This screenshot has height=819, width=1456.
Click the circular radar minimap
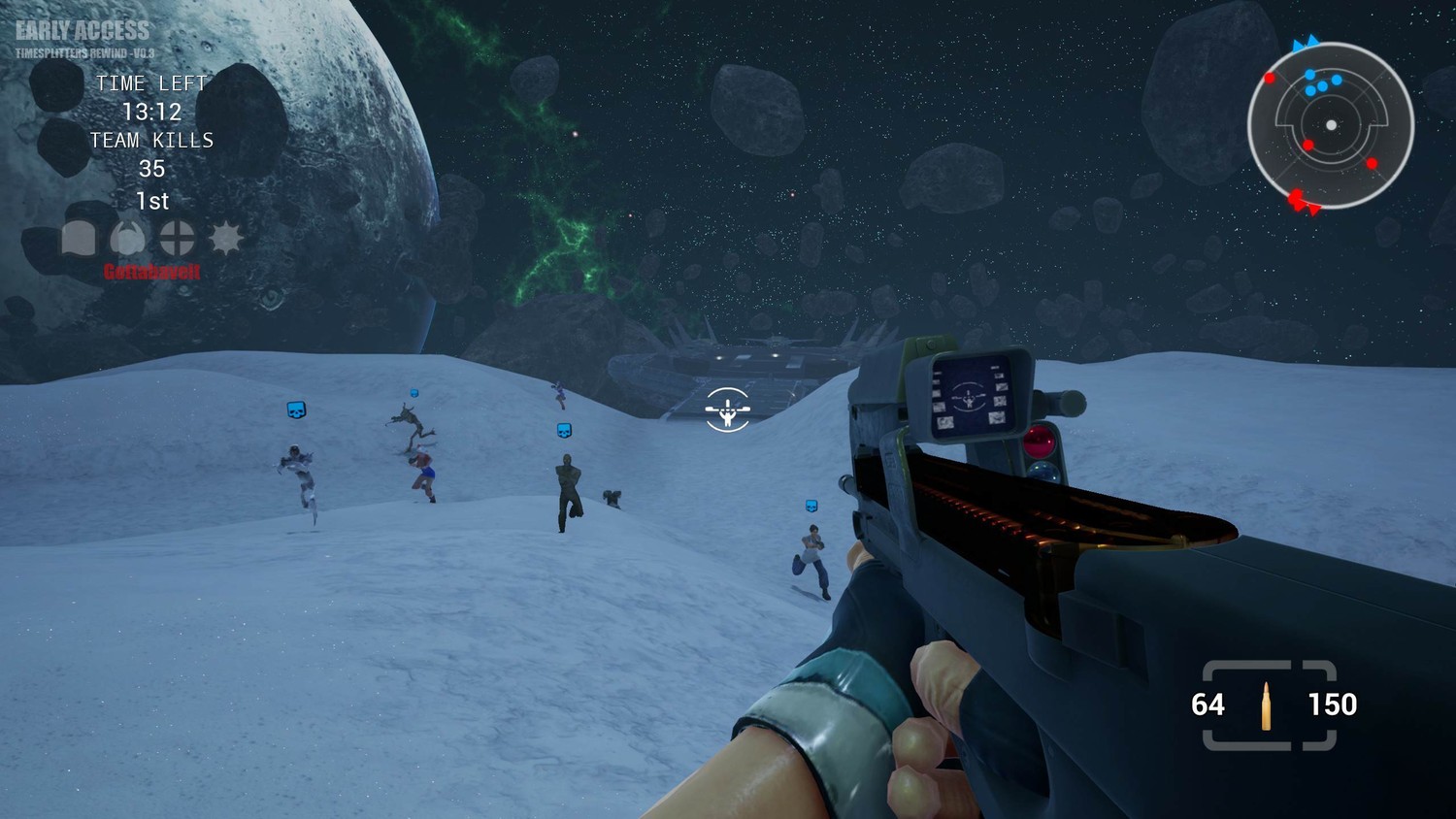tap(1330, 125)
